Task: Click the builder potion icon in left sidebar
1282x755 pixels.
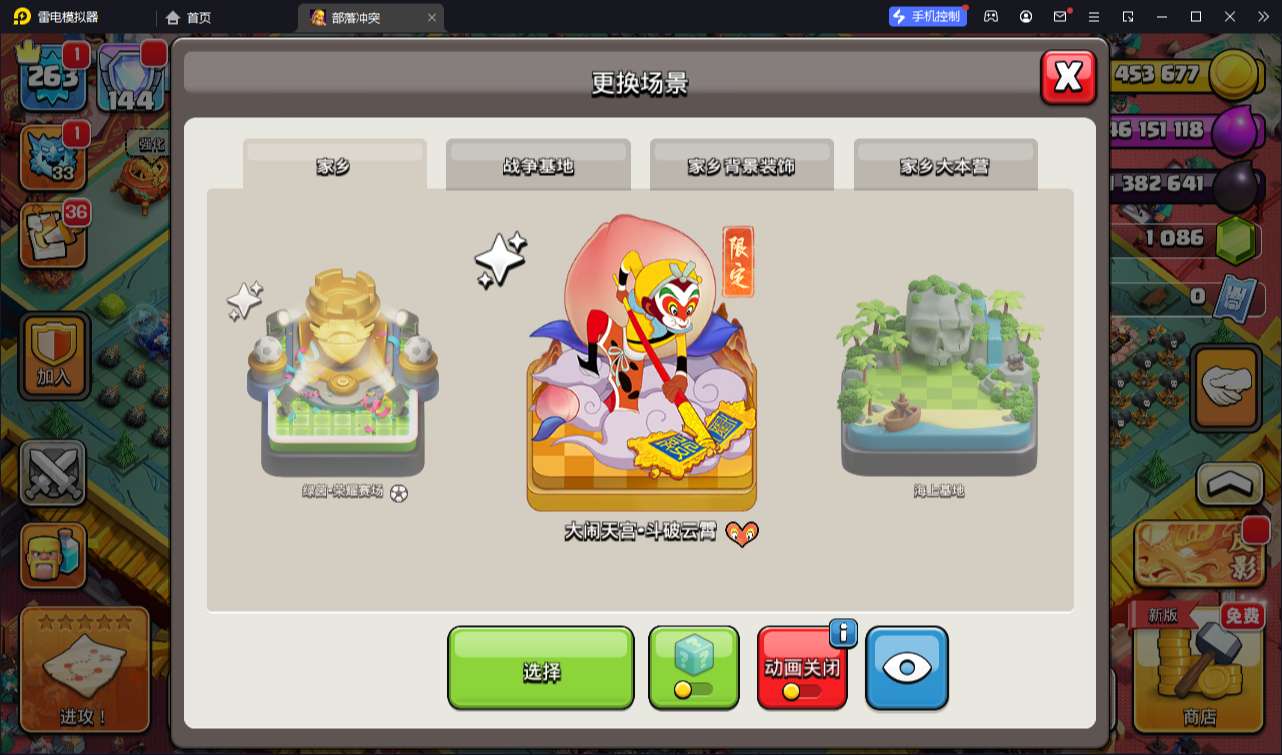Action: [x=52, y=553]
